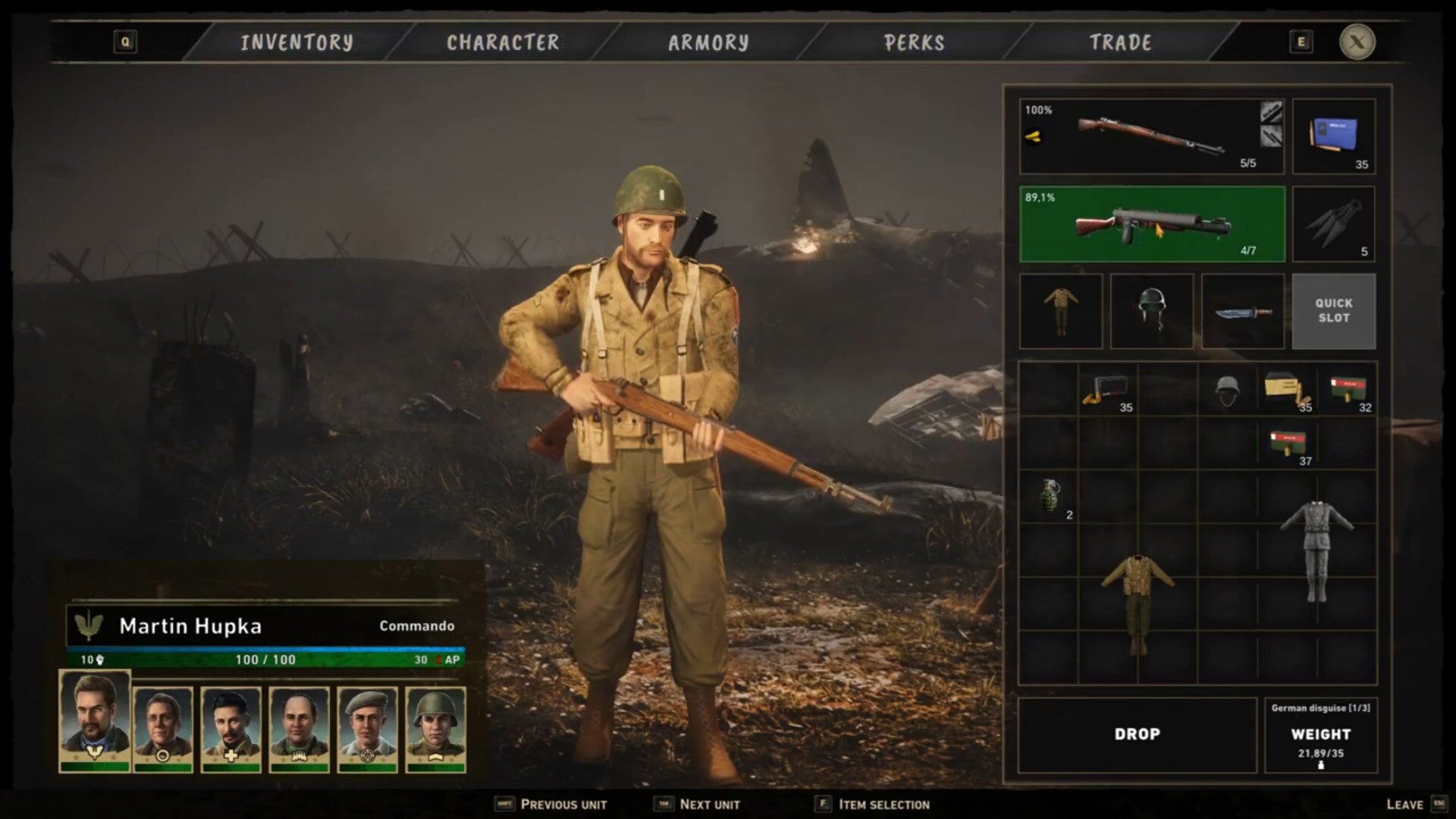Screen dimensions: 1456x819
Task: Select Martin Hupka's squad portrait
Action: click(x=95, y=720)
